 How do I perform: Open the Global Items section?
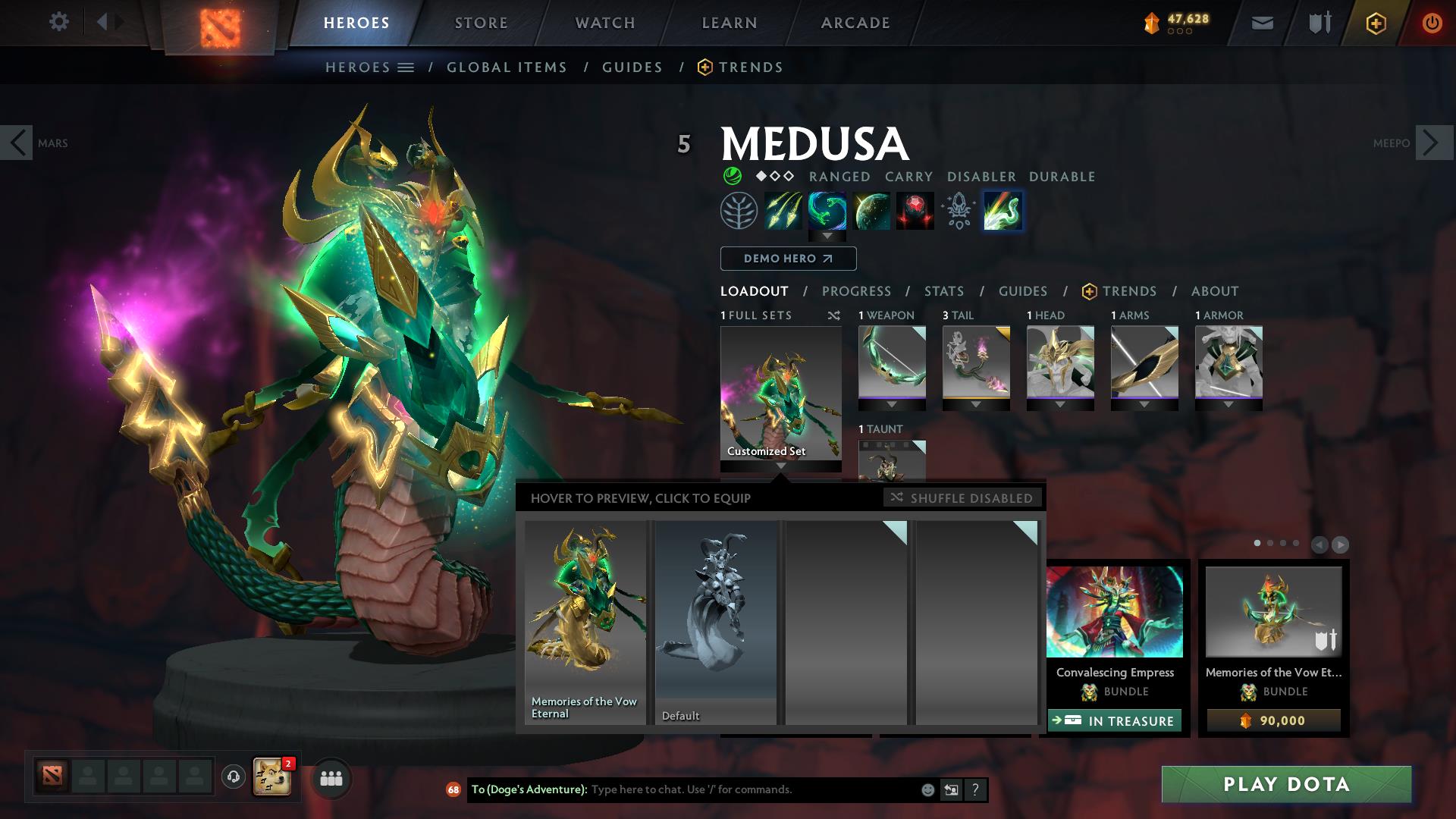507,67
